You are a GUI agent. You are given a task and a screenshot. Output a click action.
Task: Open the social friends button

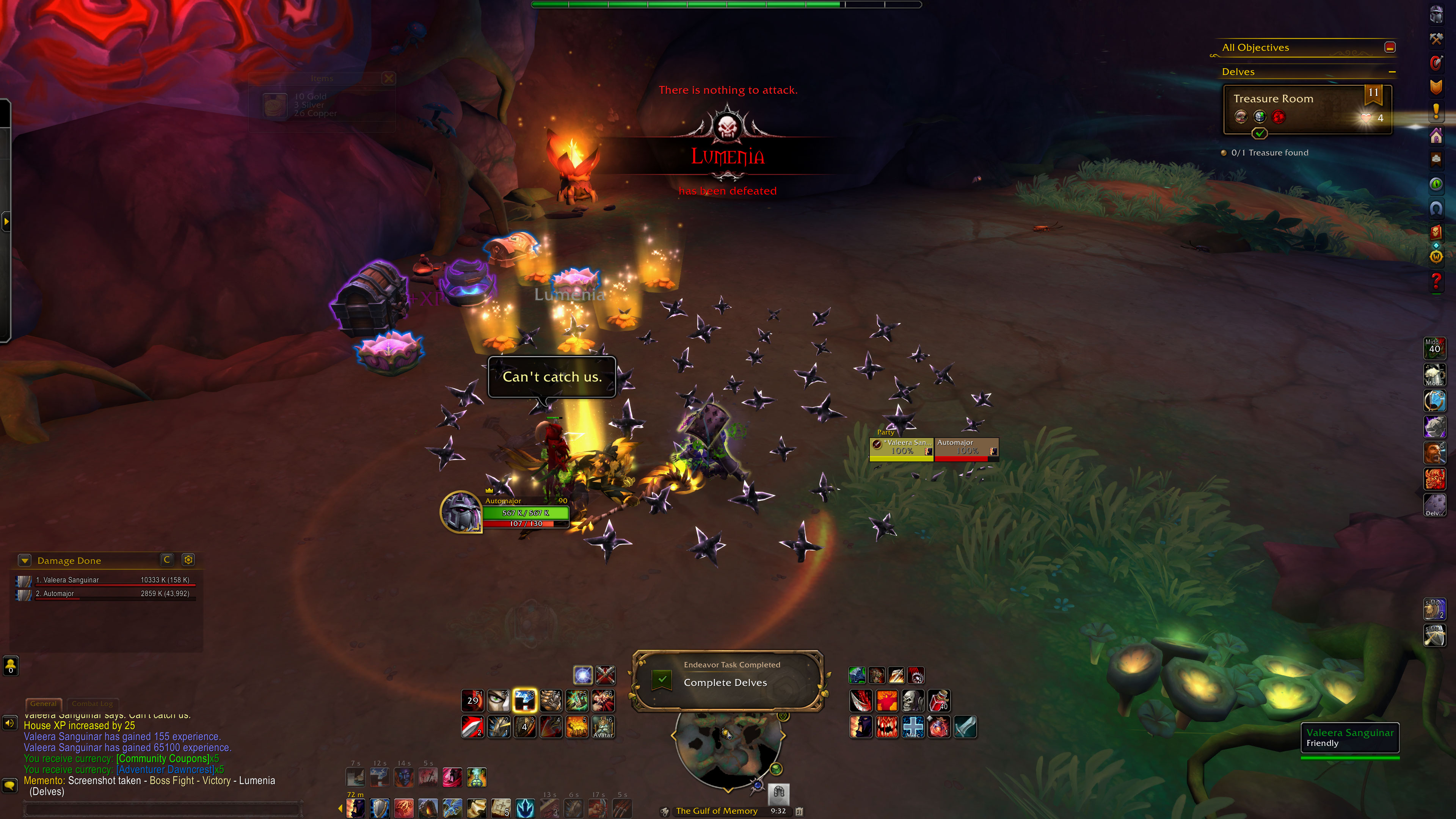(11, 665)
